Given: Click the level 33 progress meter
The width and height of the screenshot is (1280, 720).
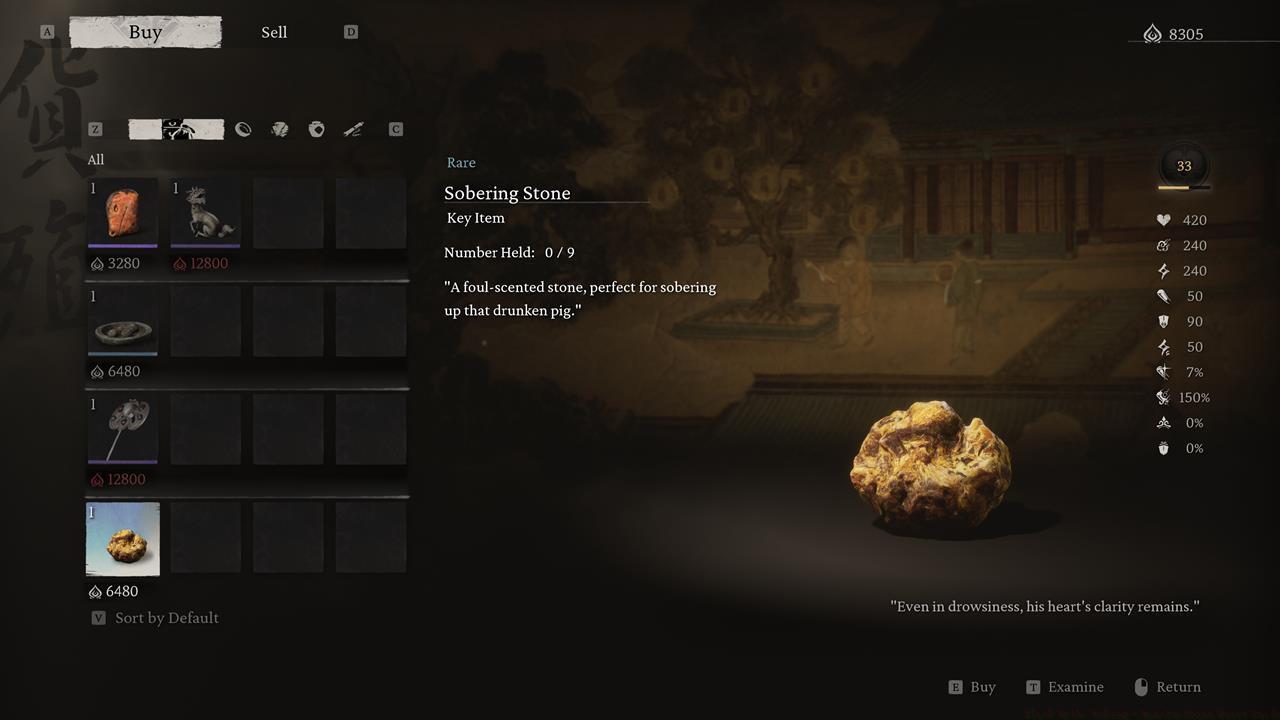Looking at the screenshot, I should coord(1183,168).
